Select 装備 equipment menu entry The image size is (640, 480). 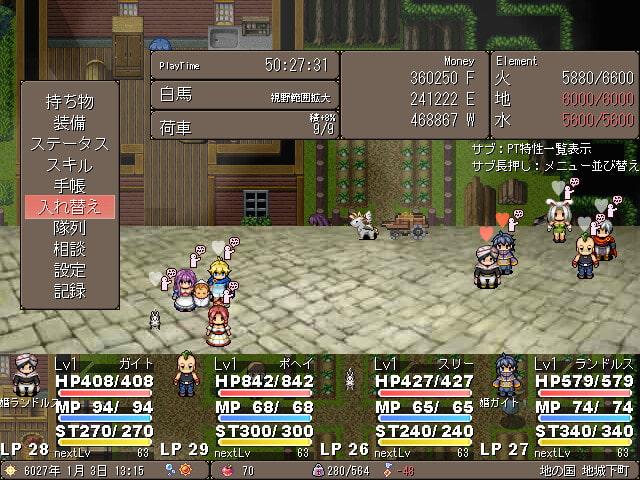click(69, 122)
